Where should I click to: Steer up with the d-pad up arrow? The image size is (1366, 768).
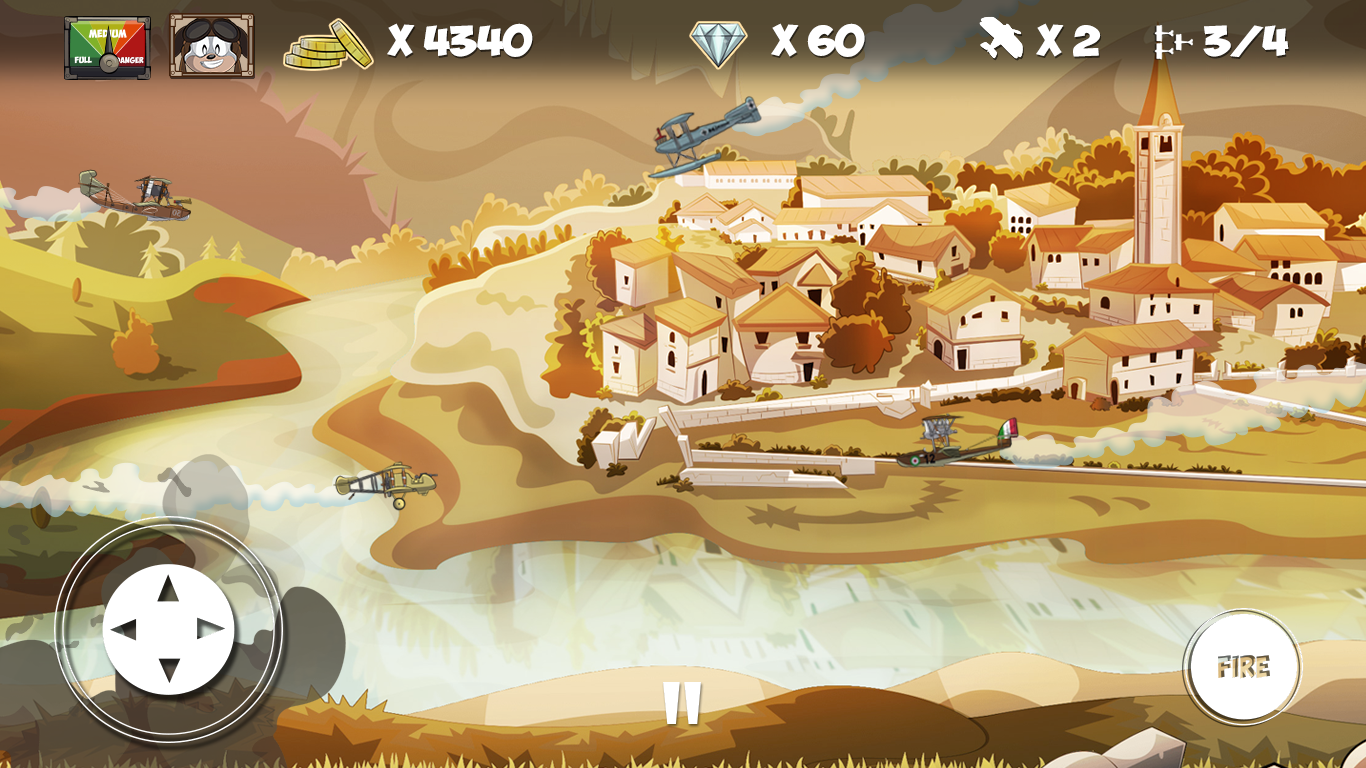tap(168, 590)
